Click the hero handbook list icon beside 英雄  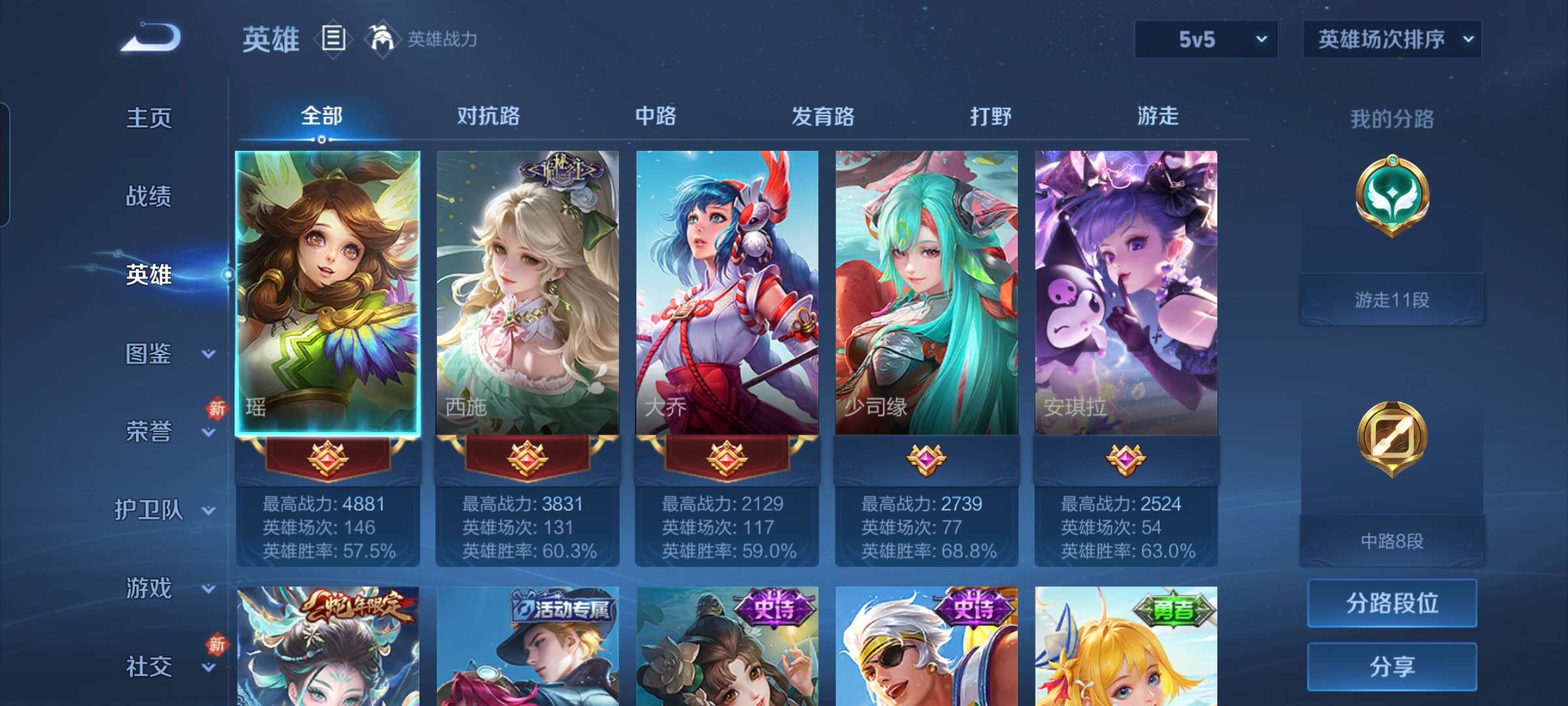pos(332,39)
